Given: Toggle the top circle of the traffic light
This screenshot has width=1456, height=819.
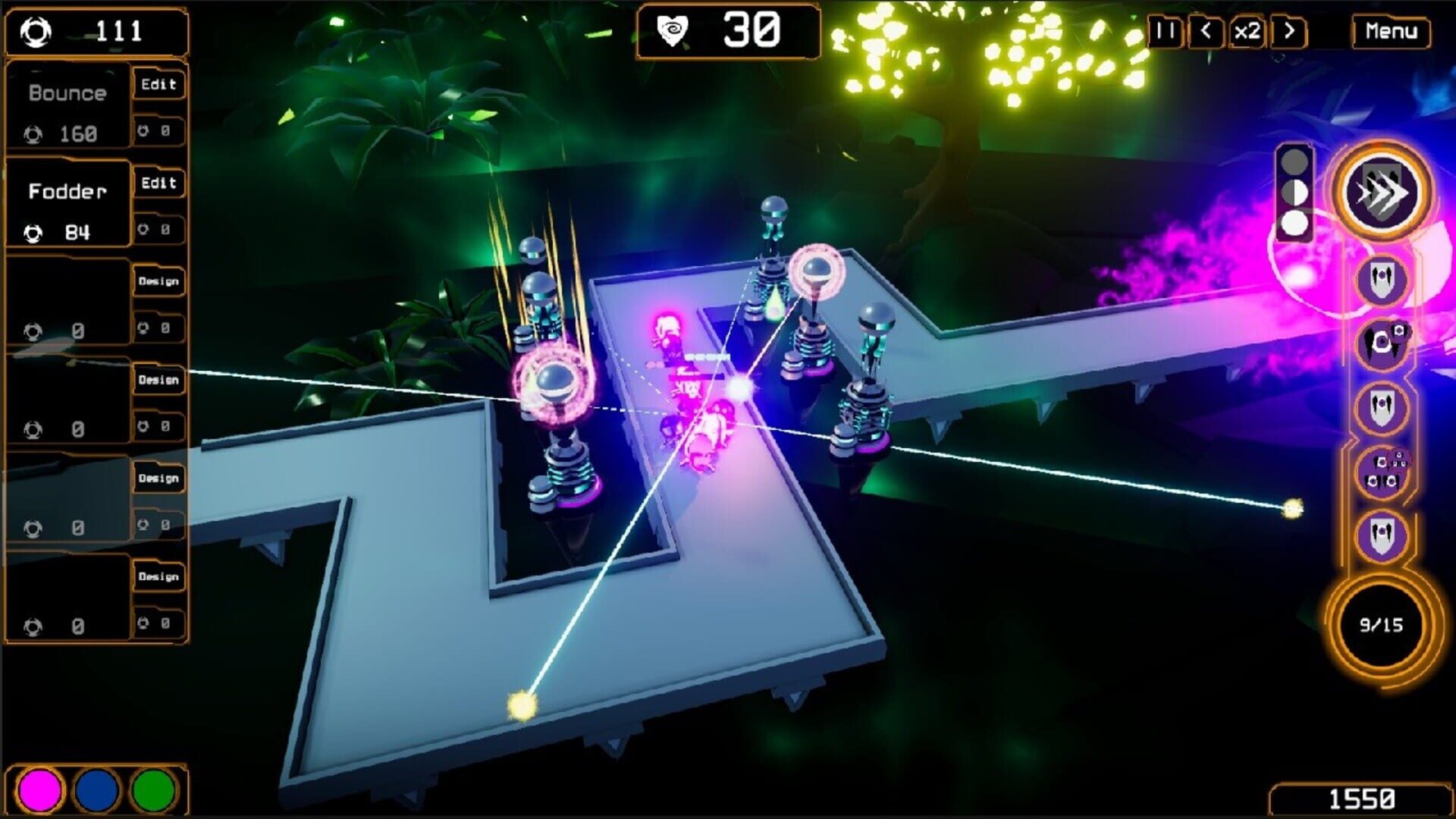Looking at the screenshot, I should point(1294,161).
